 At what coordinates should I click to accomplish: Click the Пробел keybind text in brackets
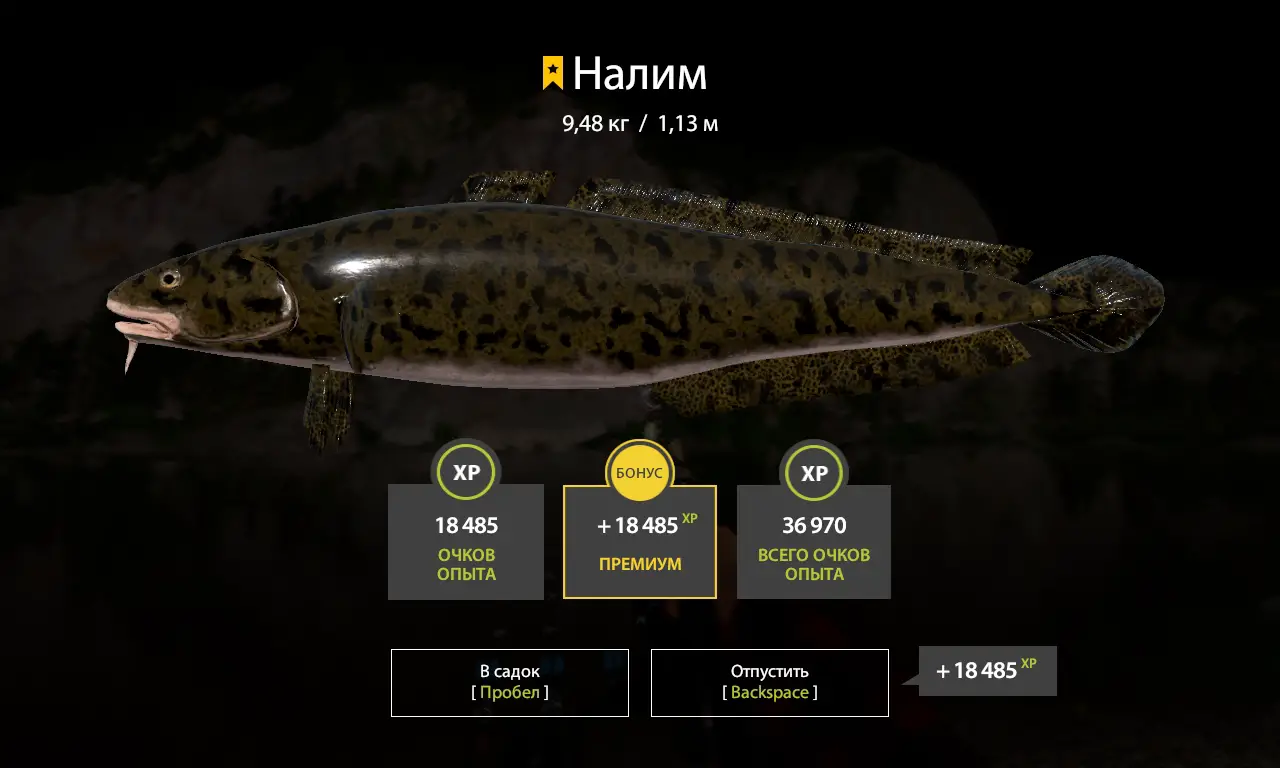click(x=510, y=691)
